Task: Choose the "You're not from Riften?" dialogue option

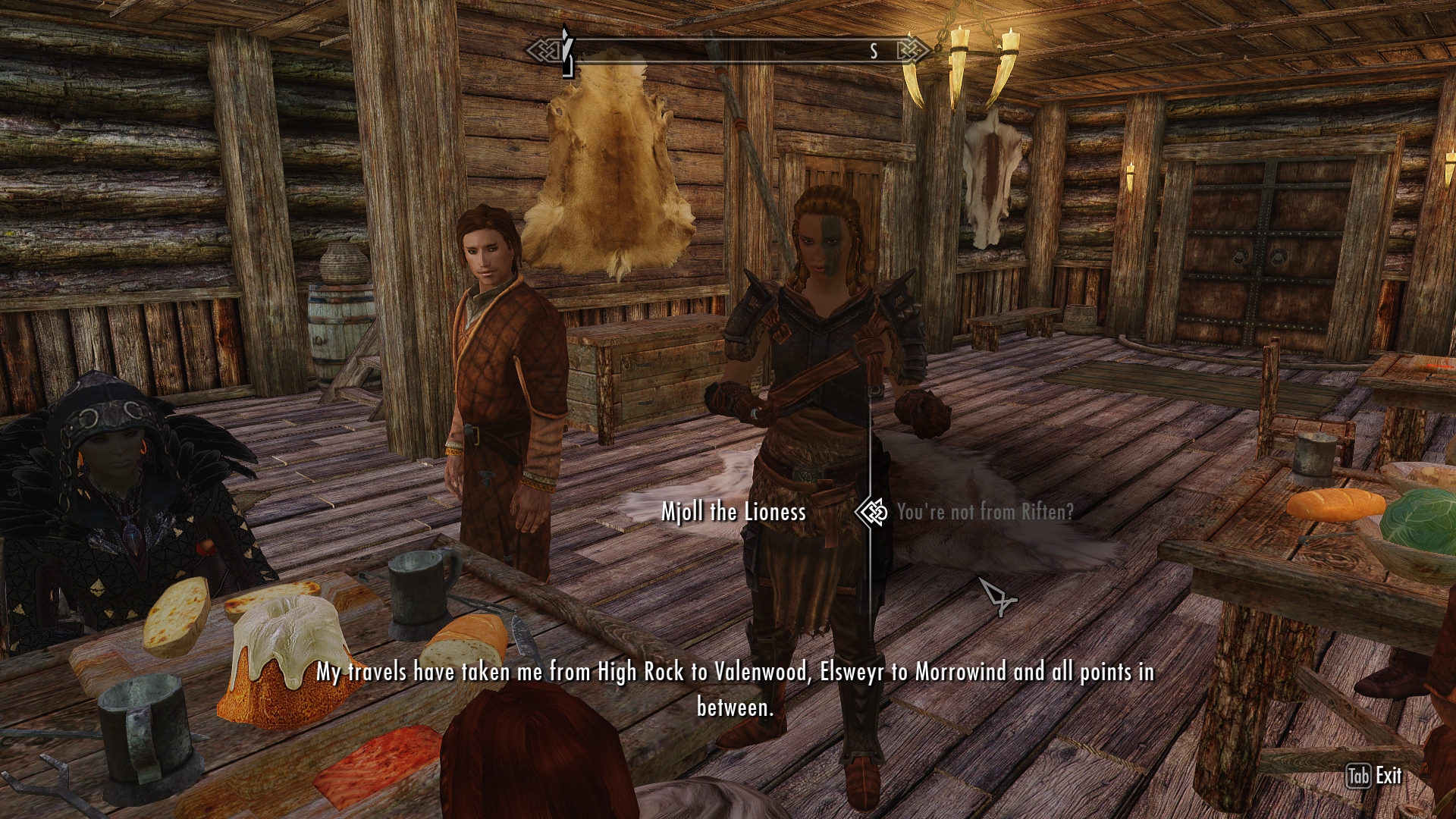Action: click(984, 513)
